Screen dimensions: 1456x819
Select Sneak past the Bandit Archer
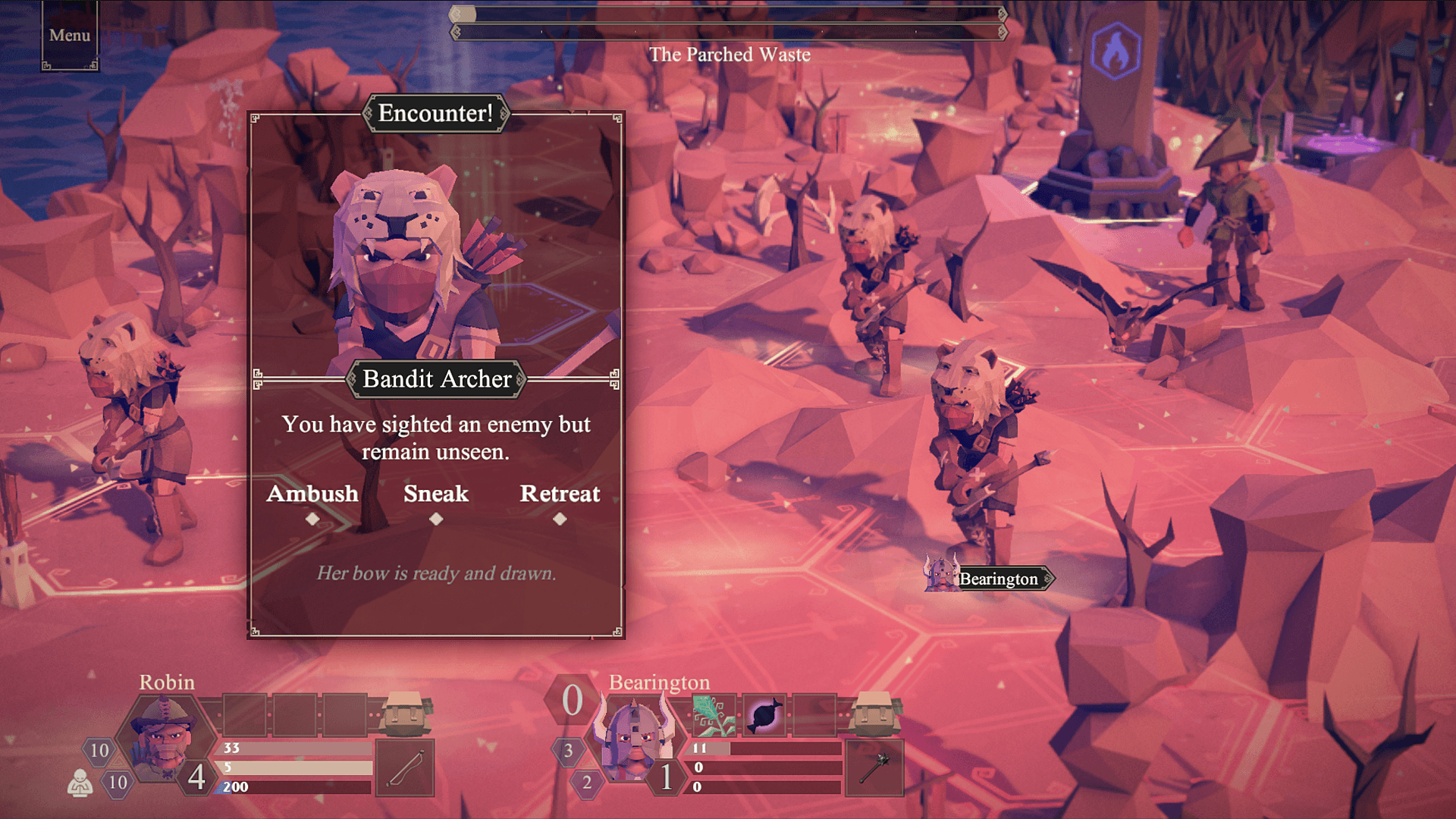point(436,494)
